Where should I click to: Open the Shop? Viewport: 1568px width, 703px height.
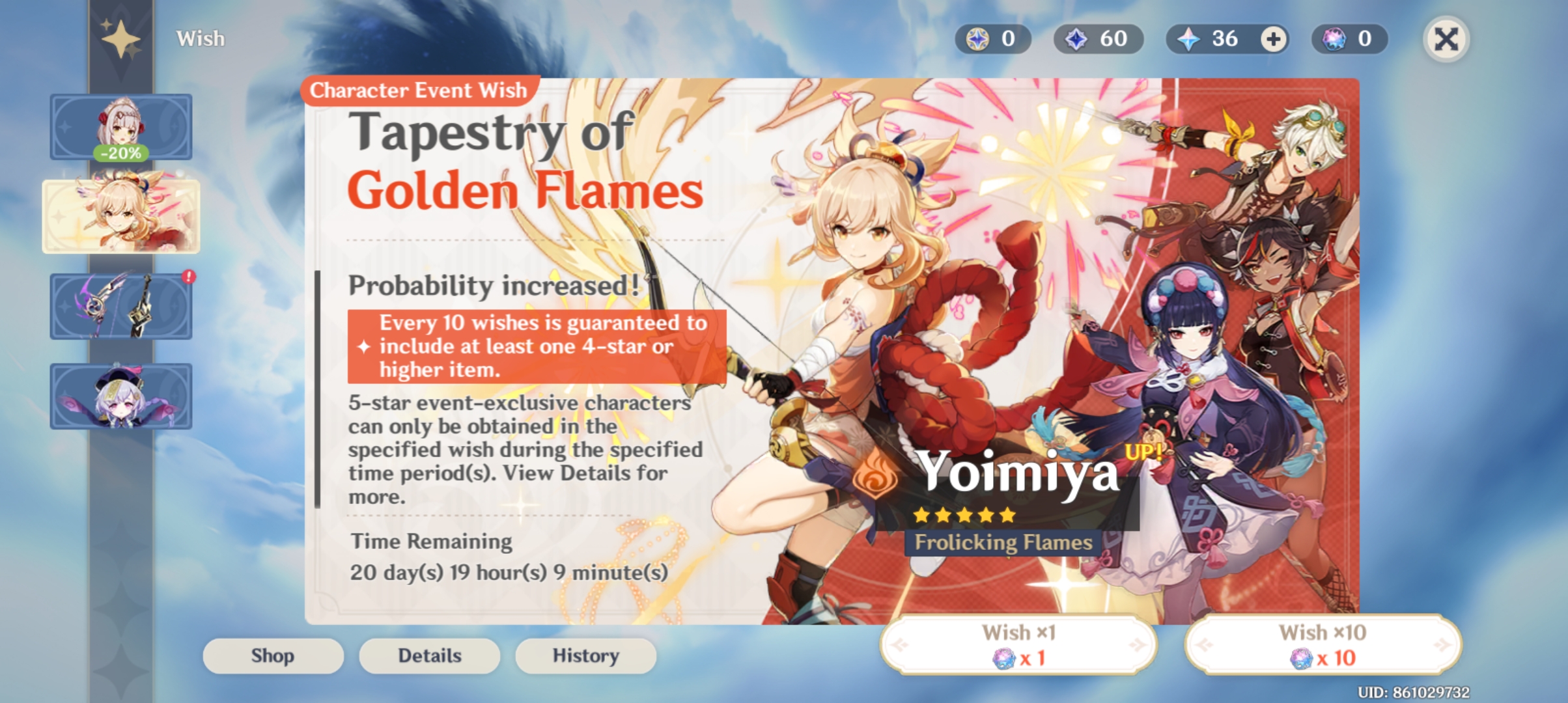[273, 655]
